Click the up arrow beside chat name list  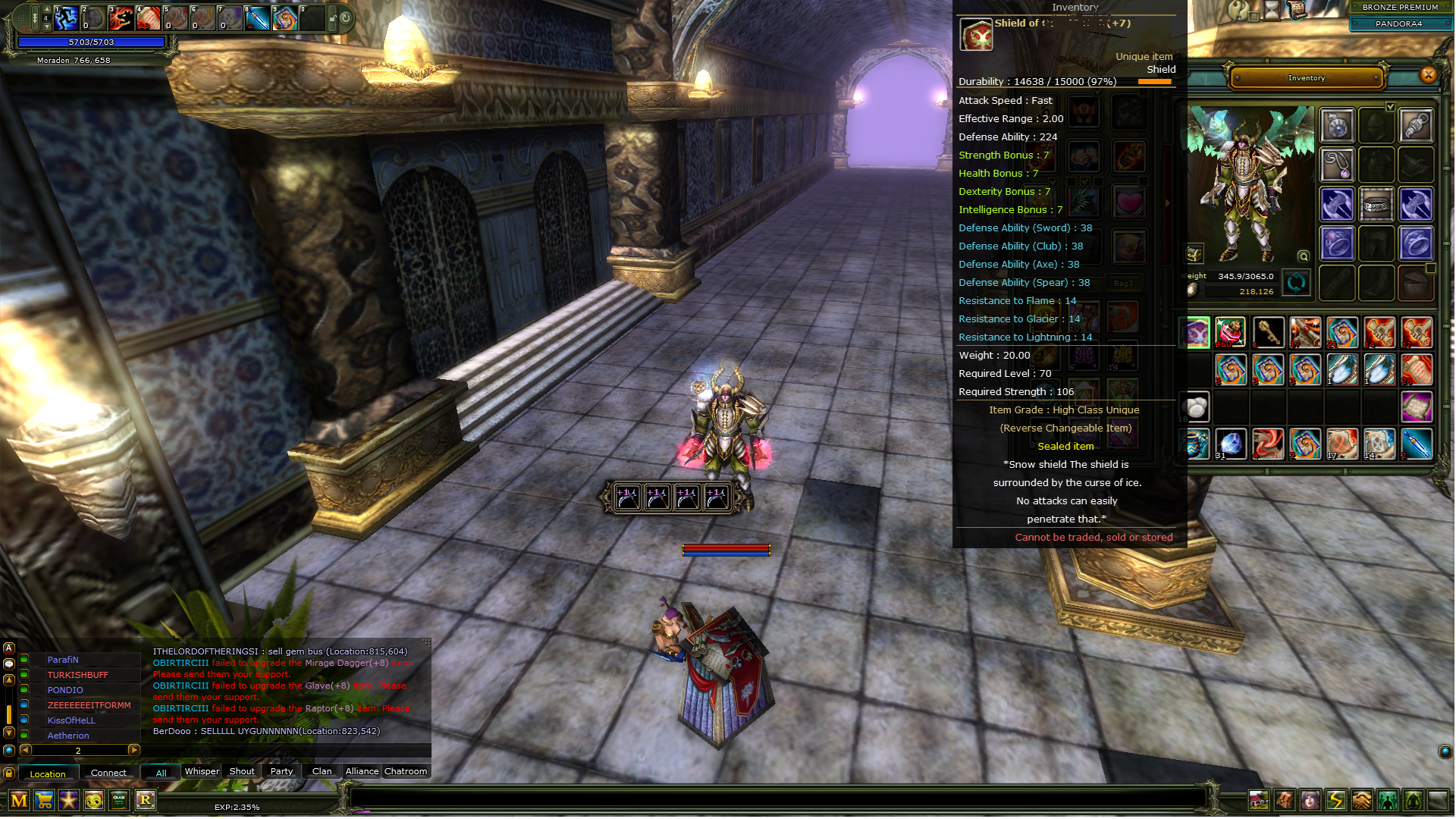pyautogui.click(x=8, y=679)
